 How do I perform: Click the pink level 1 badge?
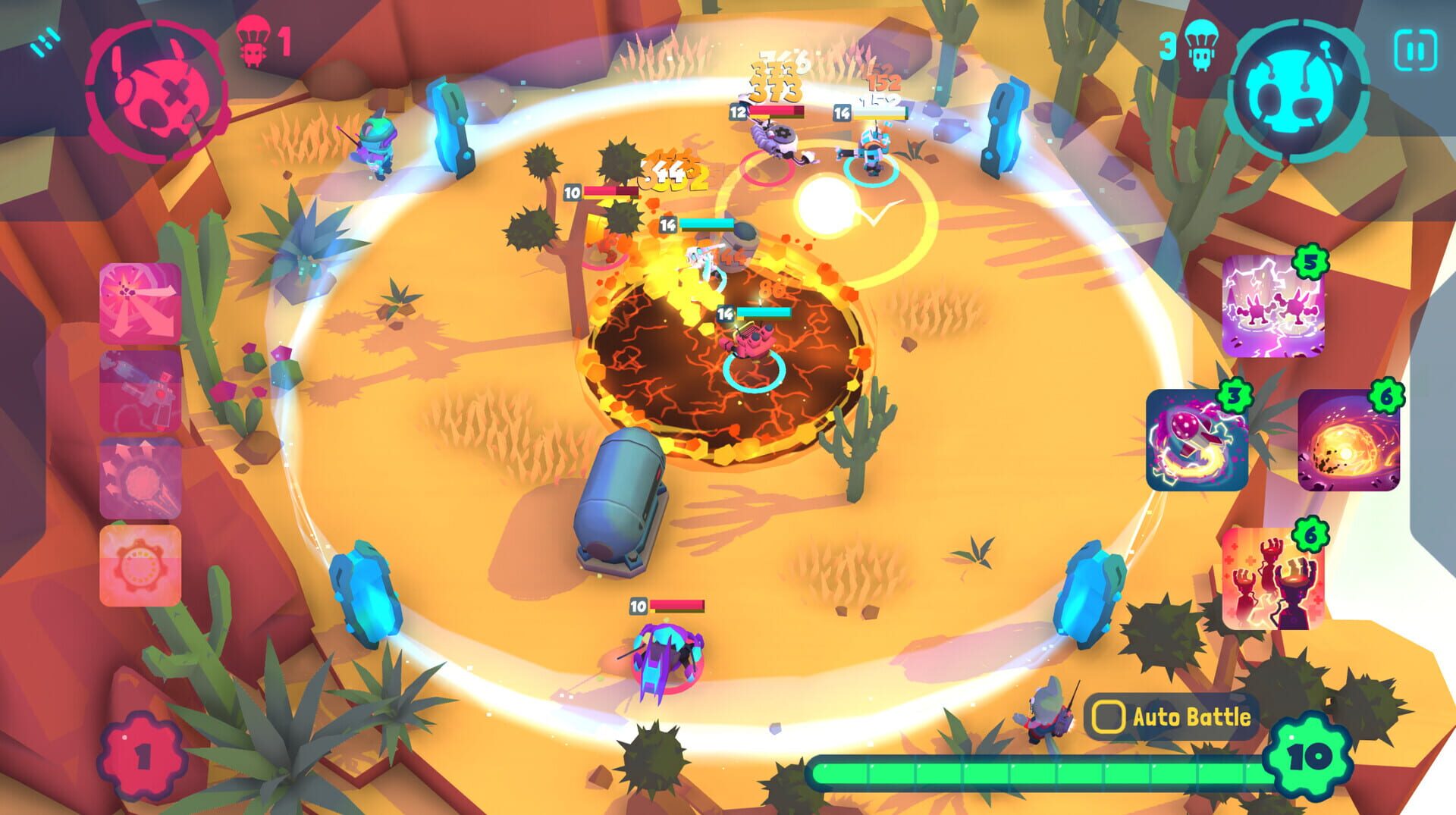(141, 756)
